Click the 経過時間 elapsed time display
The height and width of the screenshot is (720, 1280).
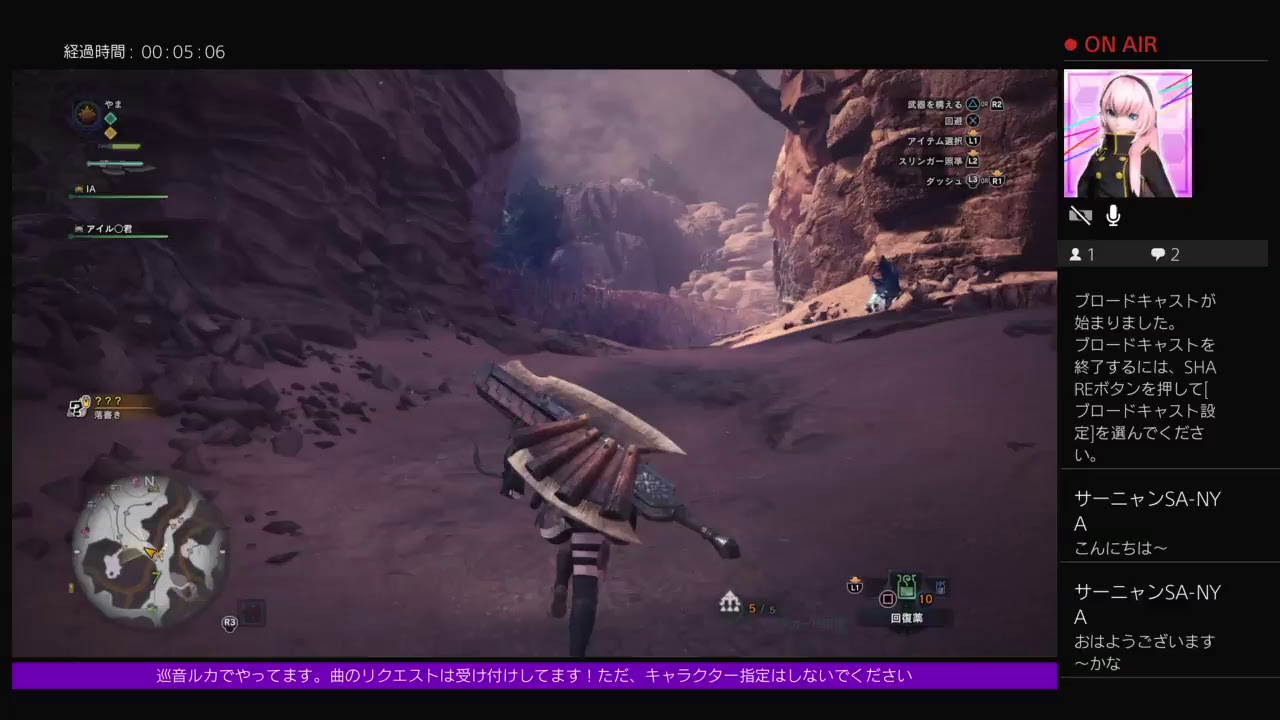click(x=145, y=52)
